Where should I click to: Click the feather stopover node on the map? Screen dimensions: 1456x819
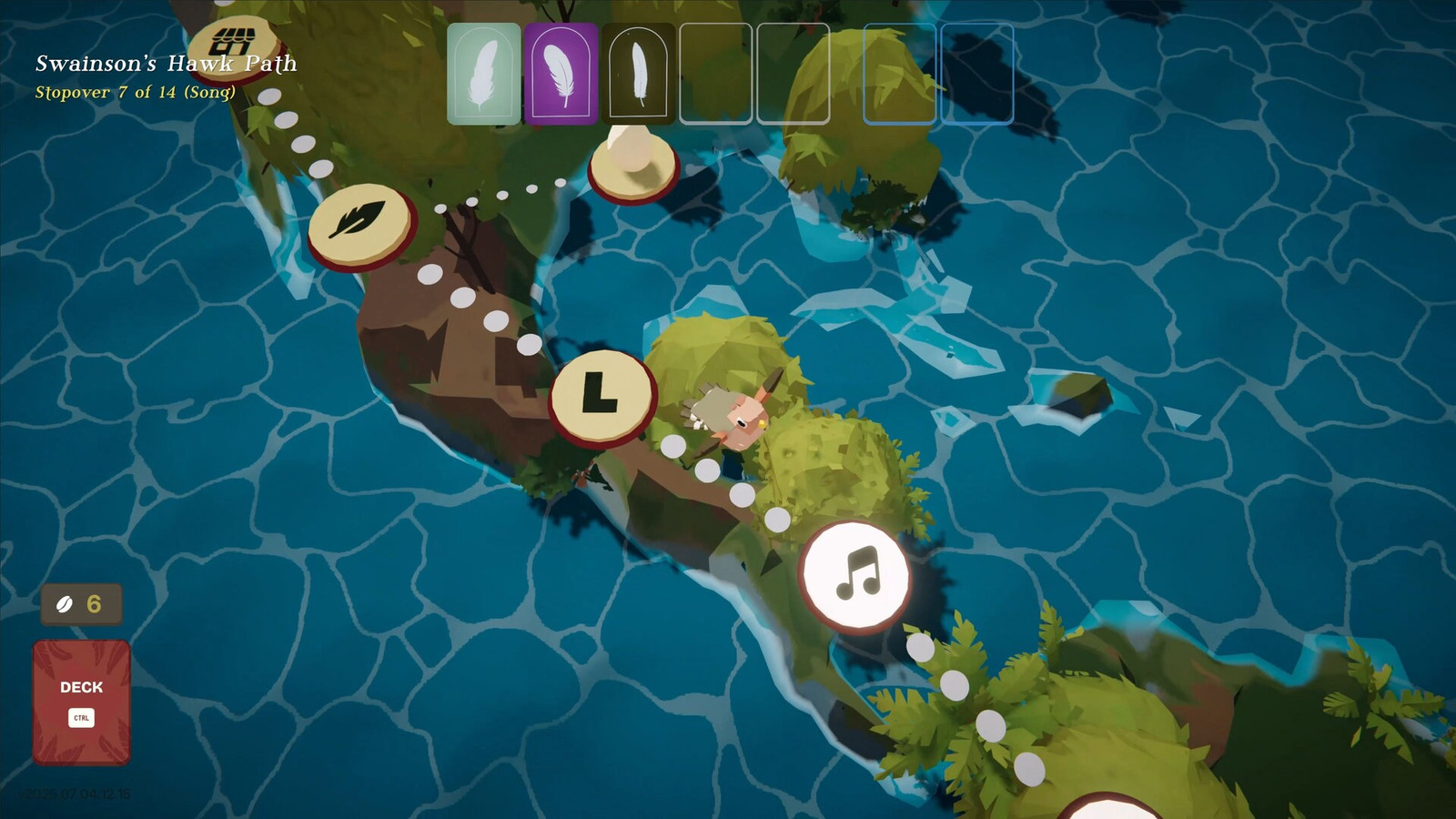tap(360, 225)
